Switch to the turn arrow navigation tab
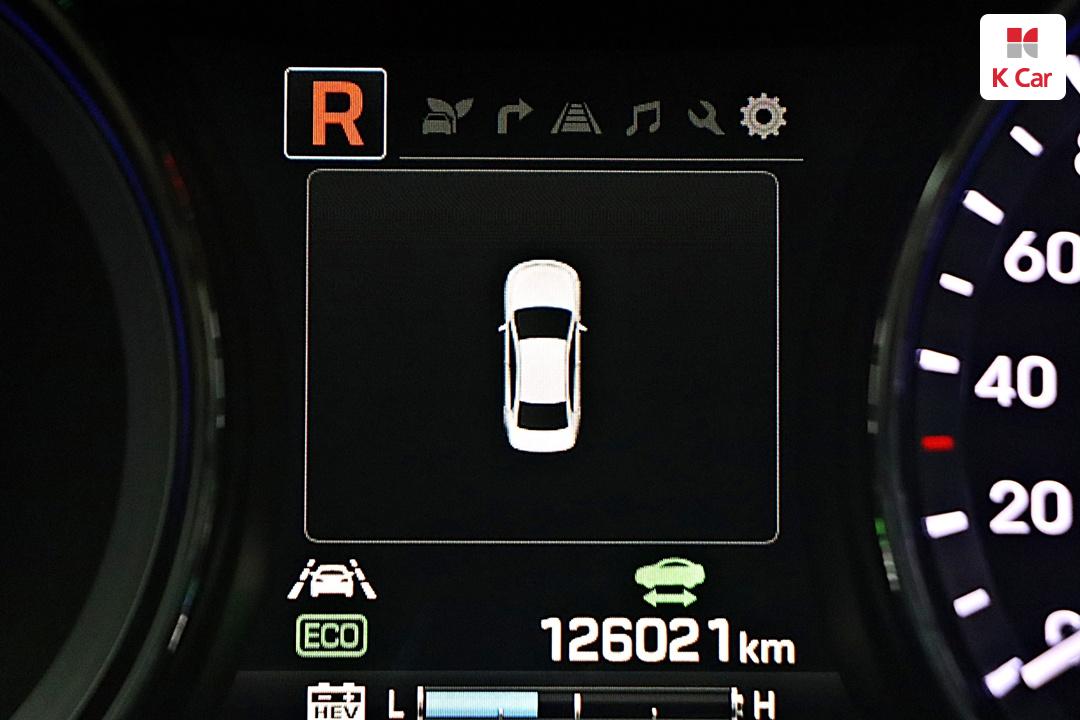Screen dimensions: 1080x720 514,118
